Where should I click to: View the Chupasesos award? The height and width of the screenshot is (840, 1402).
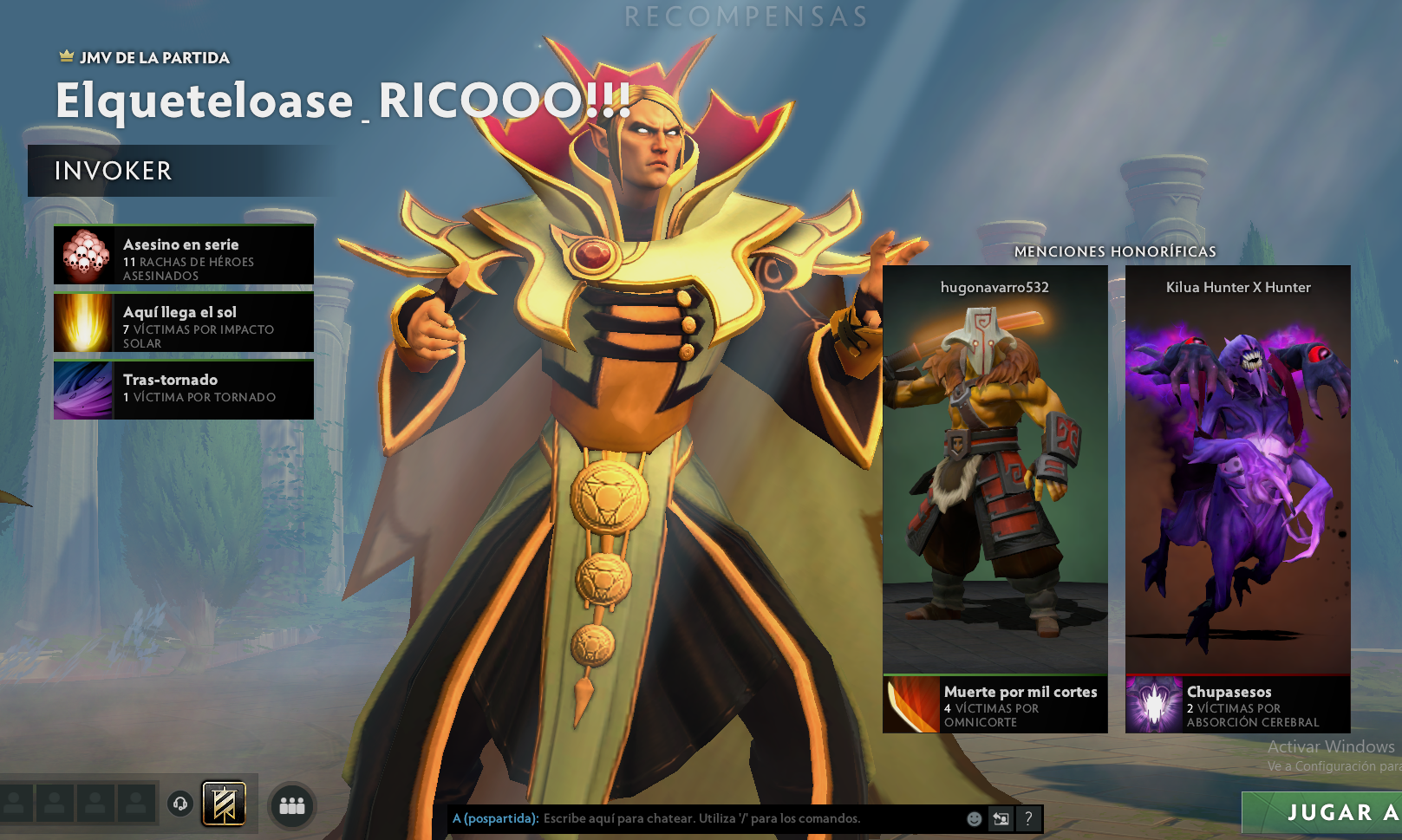[1238, 705]
